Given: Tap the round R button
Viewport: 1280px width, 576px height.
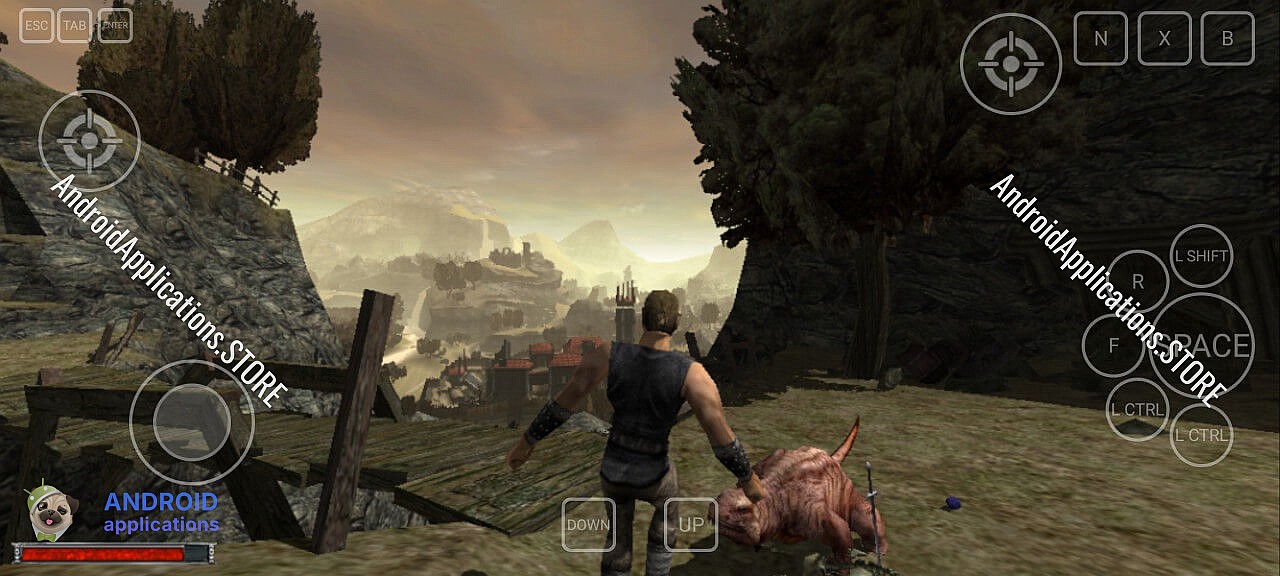Looking at the screenshot, I should (x=1137, y=282).
